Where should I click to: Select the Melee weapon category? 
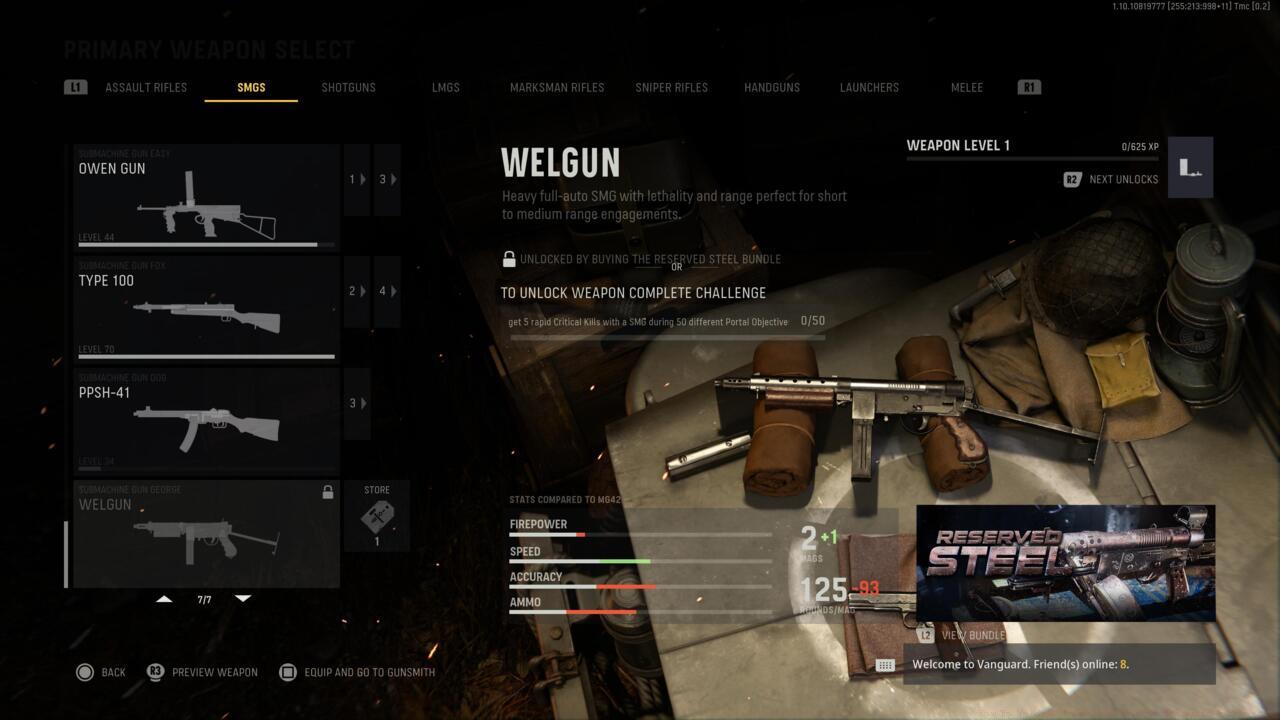(966, 87)
